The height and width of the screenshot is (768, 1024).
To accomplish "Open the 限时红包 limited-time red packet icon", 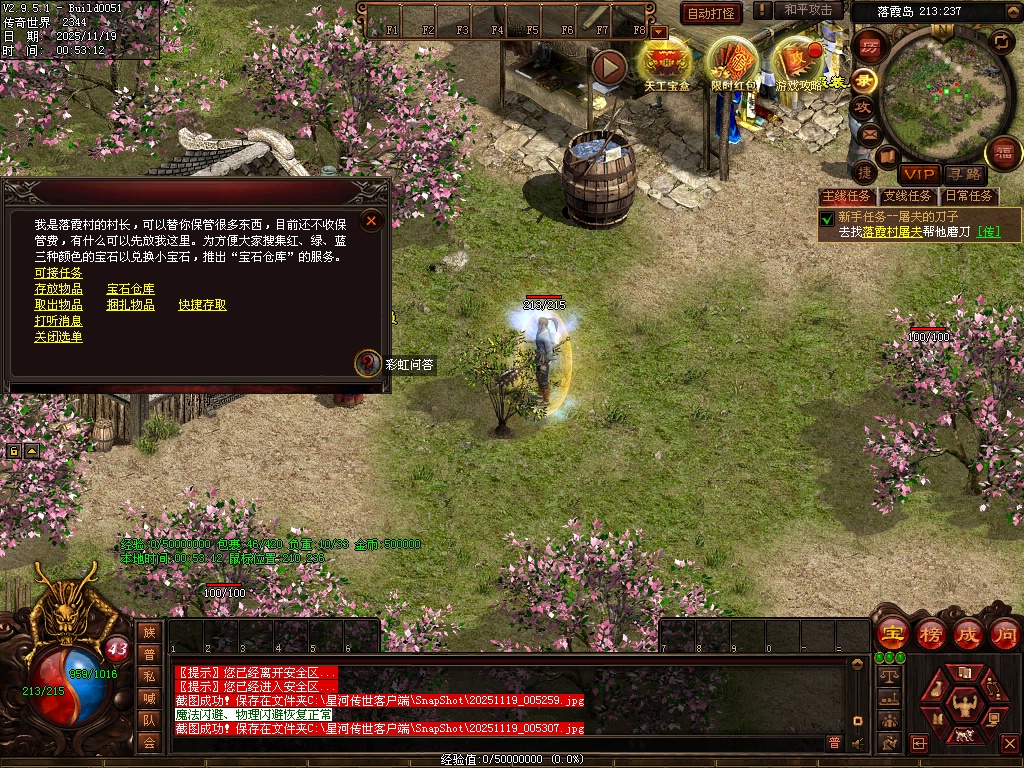I will pos(733,62).
